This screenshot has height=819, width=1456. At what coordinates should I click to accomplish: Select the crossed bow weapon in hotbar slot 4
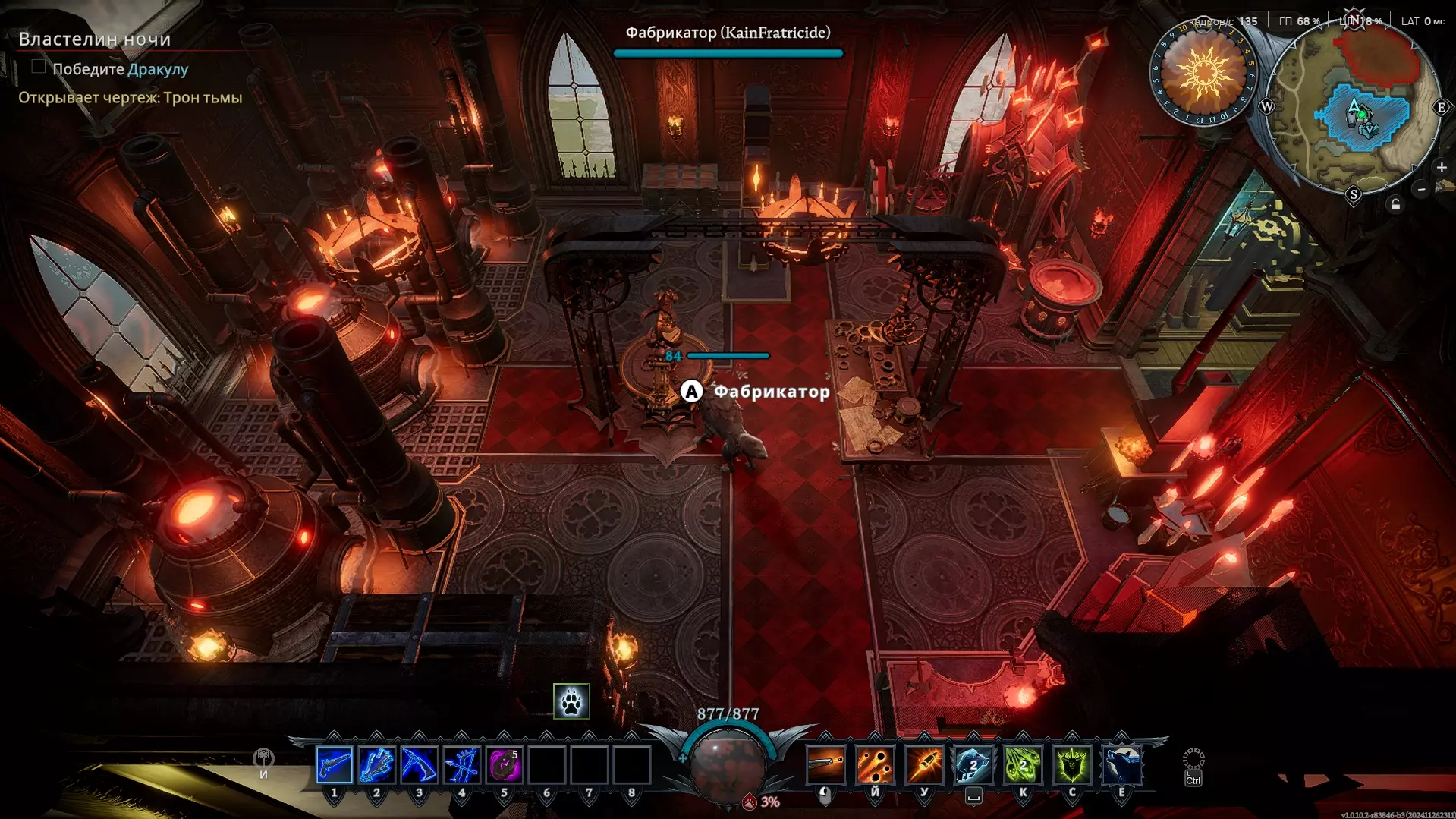pos(461,764)
